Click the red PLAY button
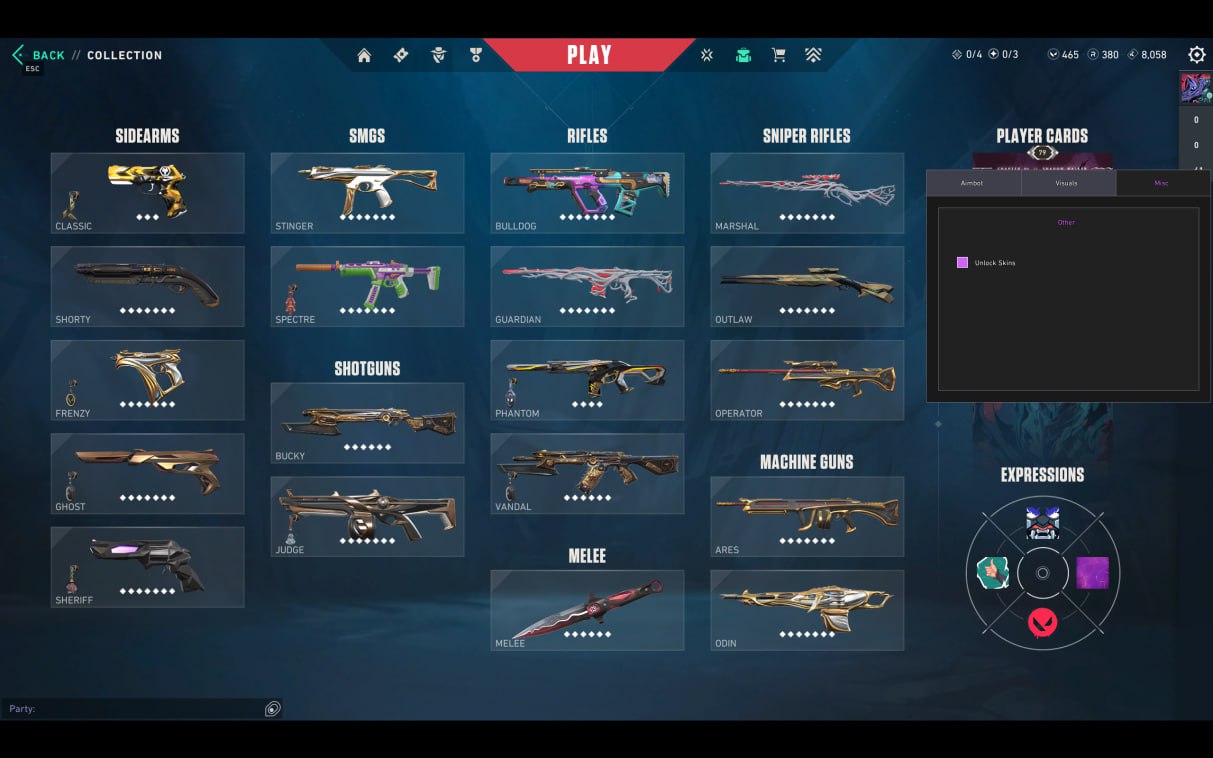This screenshot has height=758, width=1213. pos(589,55)
